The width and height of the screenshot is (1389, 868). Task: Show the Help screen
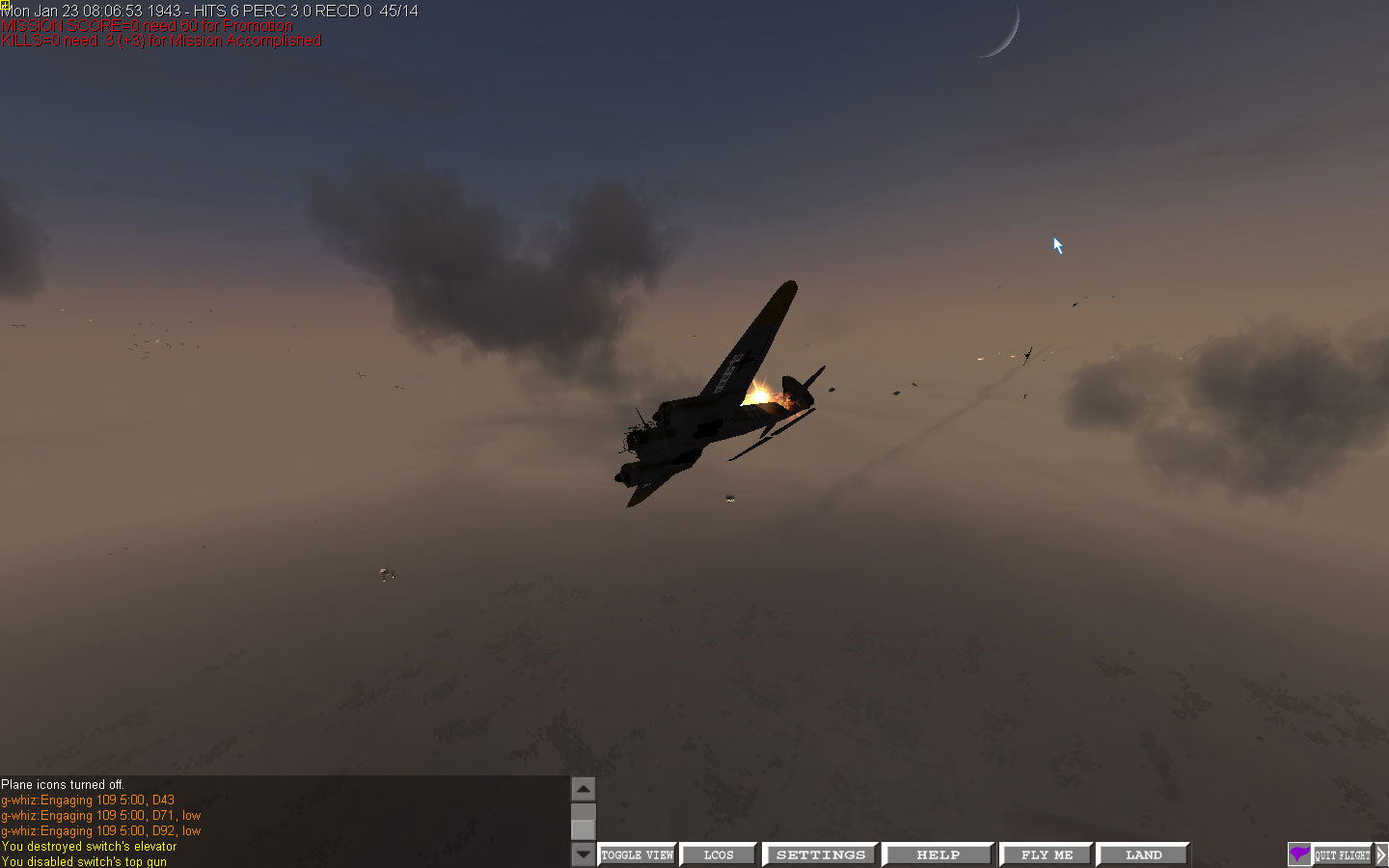[938, 854]
